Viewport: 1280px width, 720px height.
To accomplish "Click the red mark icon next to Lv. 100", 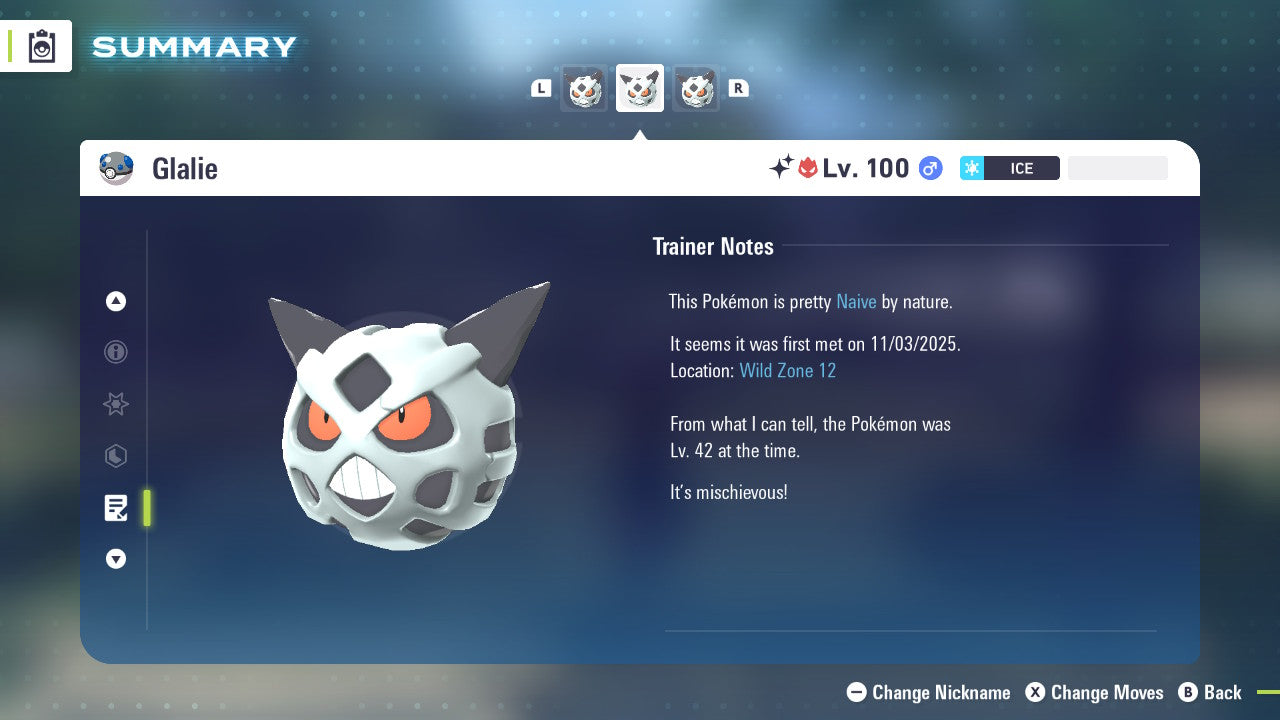I will (806, 168).
